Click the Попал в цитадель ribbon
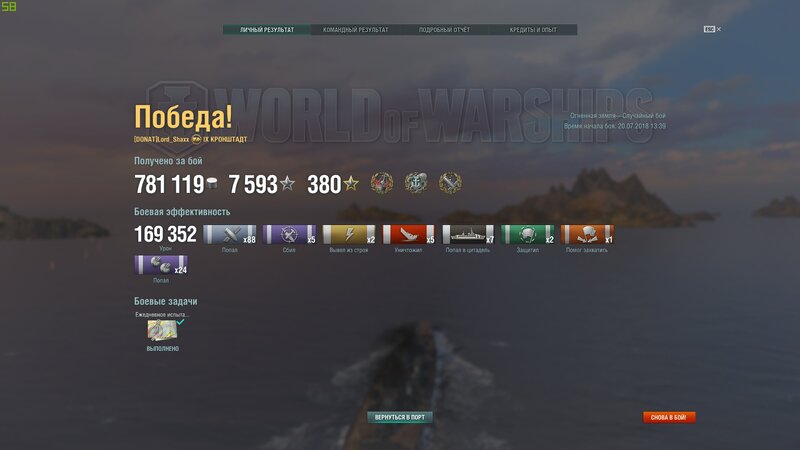800x450 pixels. [x=468, y=235]
